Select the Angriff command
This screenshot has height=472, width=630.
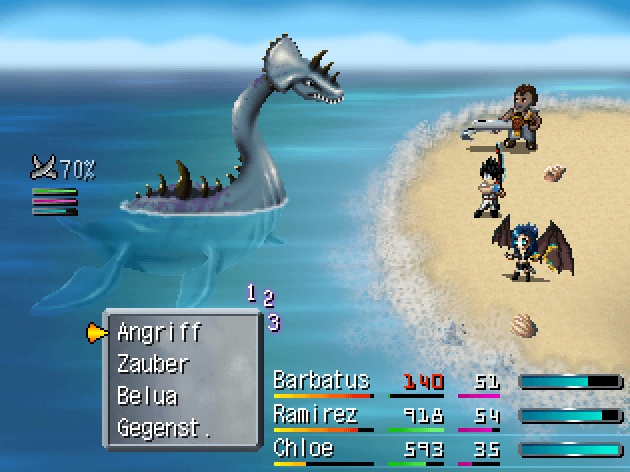click(159, 332)
